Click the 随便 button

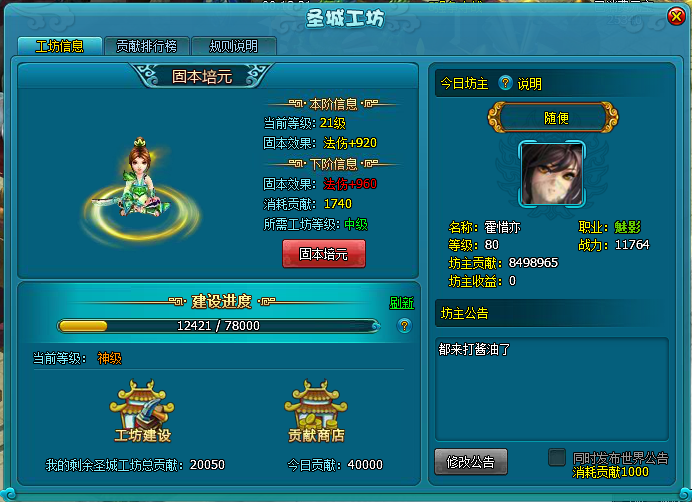pyautogui.click(x=556, y=117)
